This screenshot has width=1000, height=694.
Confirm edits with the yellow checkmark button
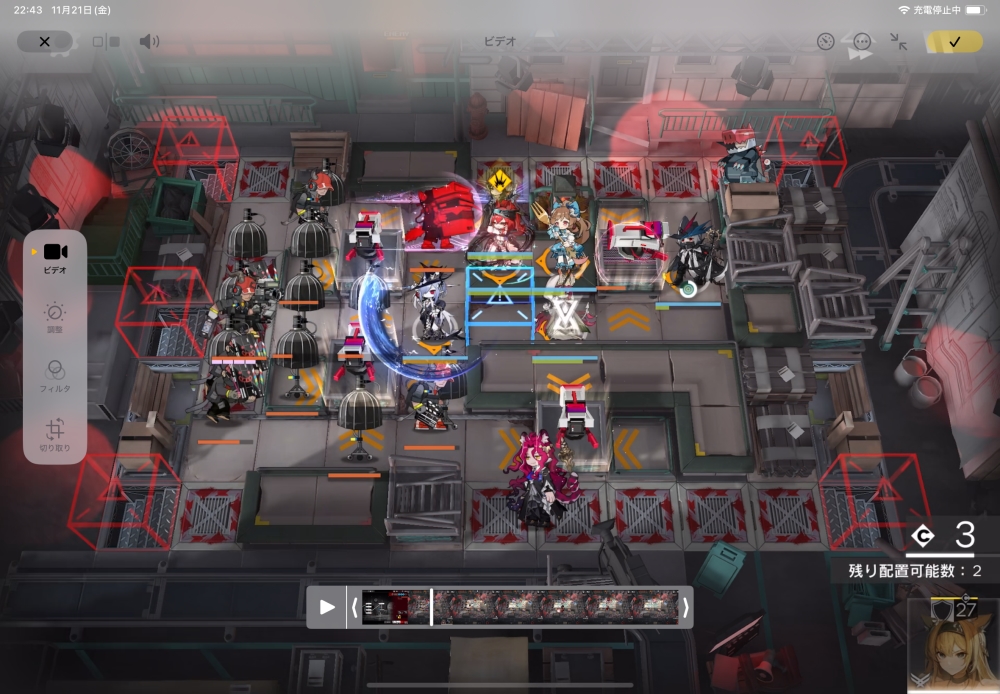953,42
